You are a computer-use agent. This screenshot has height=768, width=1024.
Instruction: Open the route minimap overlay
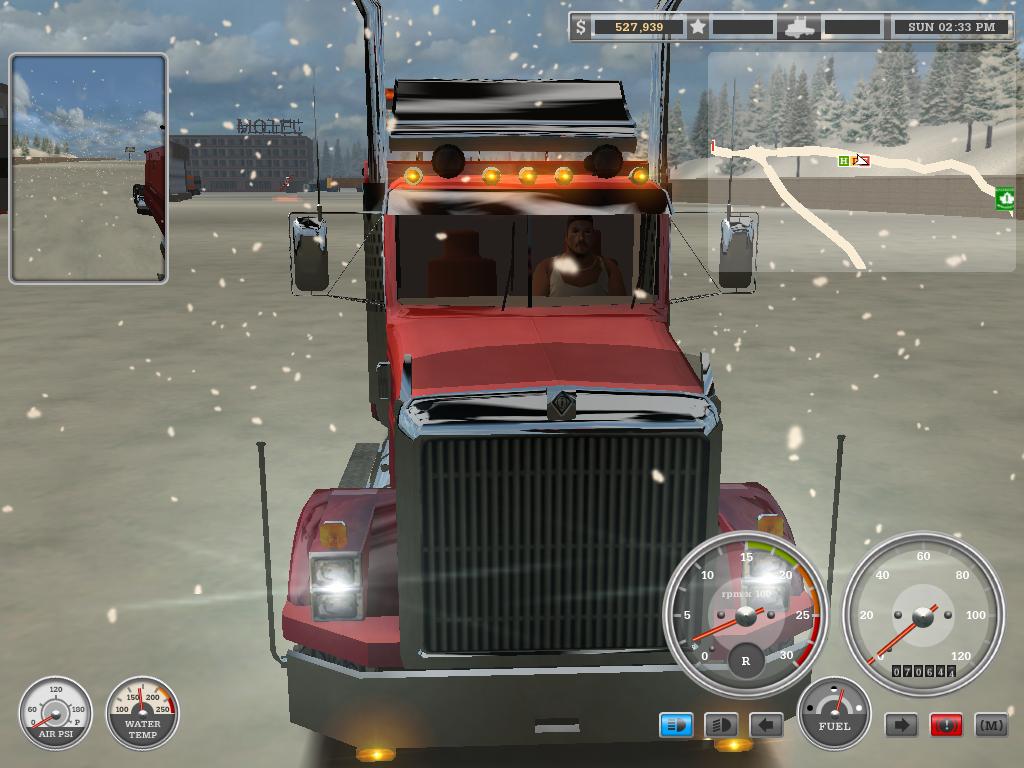(x=861, y=162)
